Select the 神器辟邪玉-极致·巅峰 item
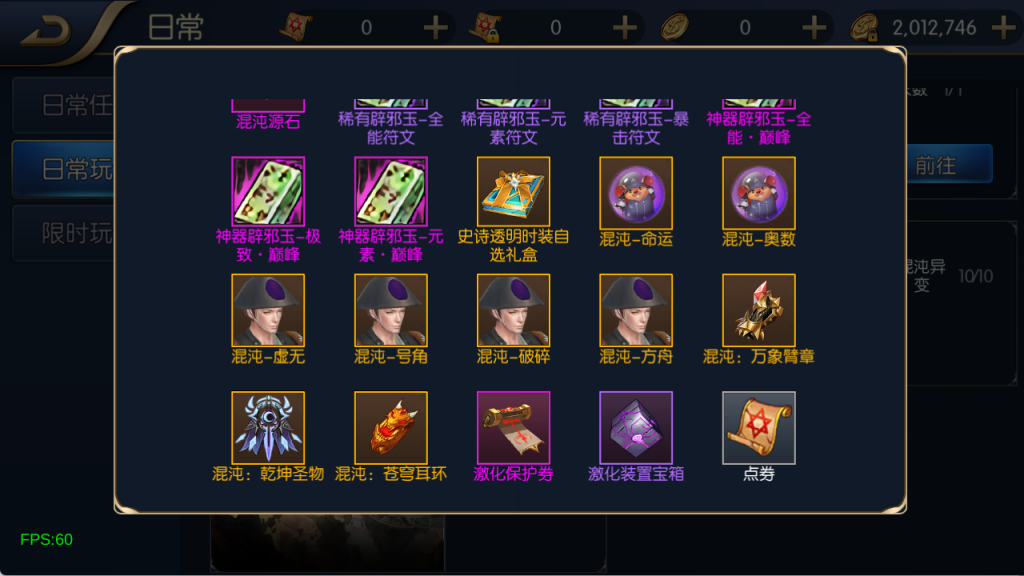Screen dimensions: 1024x576 pos(268,193)
